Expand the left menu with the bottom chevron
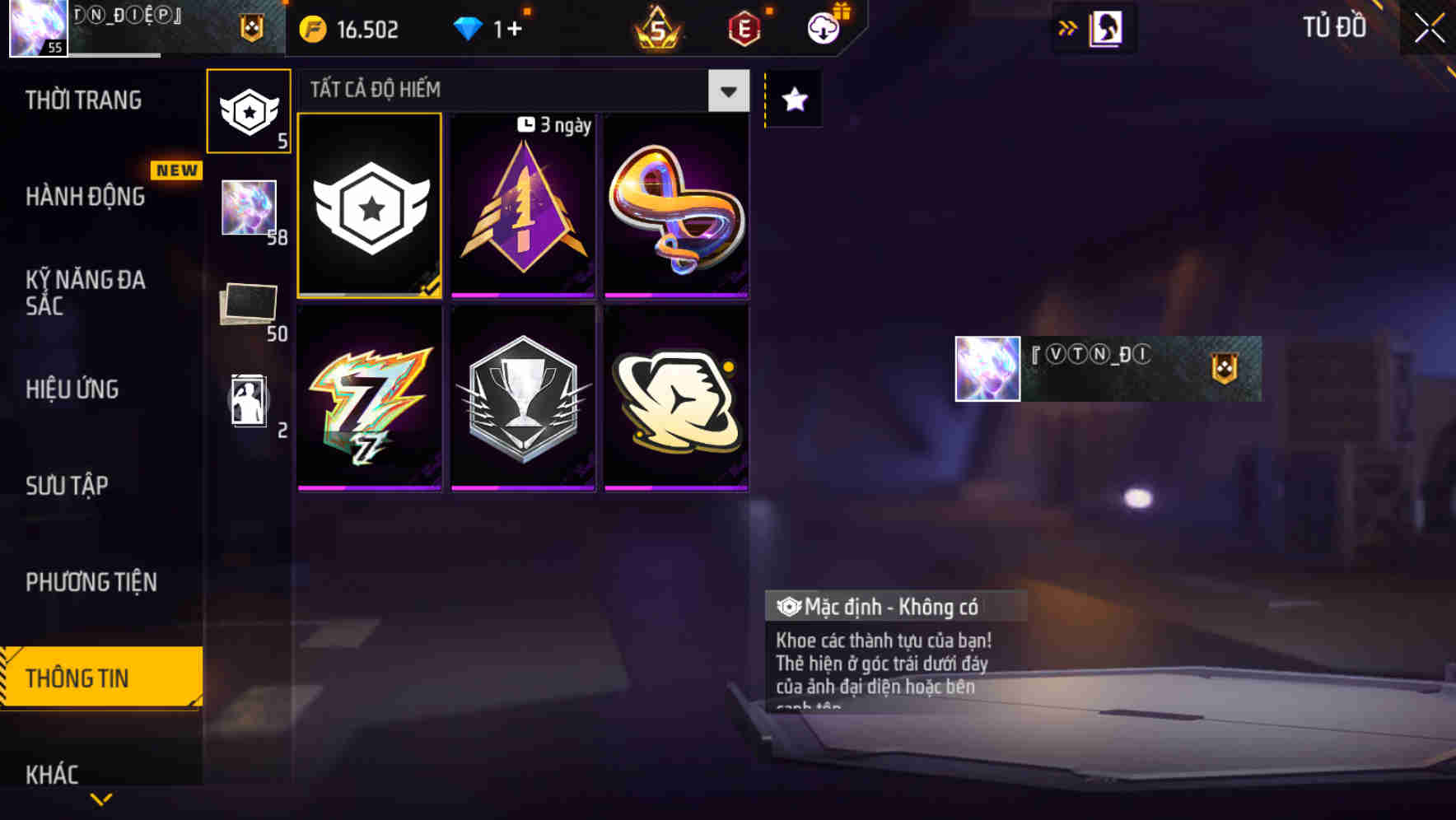Screen dimensions: 1456x820 pyautogui.click(x=101, y=800)
